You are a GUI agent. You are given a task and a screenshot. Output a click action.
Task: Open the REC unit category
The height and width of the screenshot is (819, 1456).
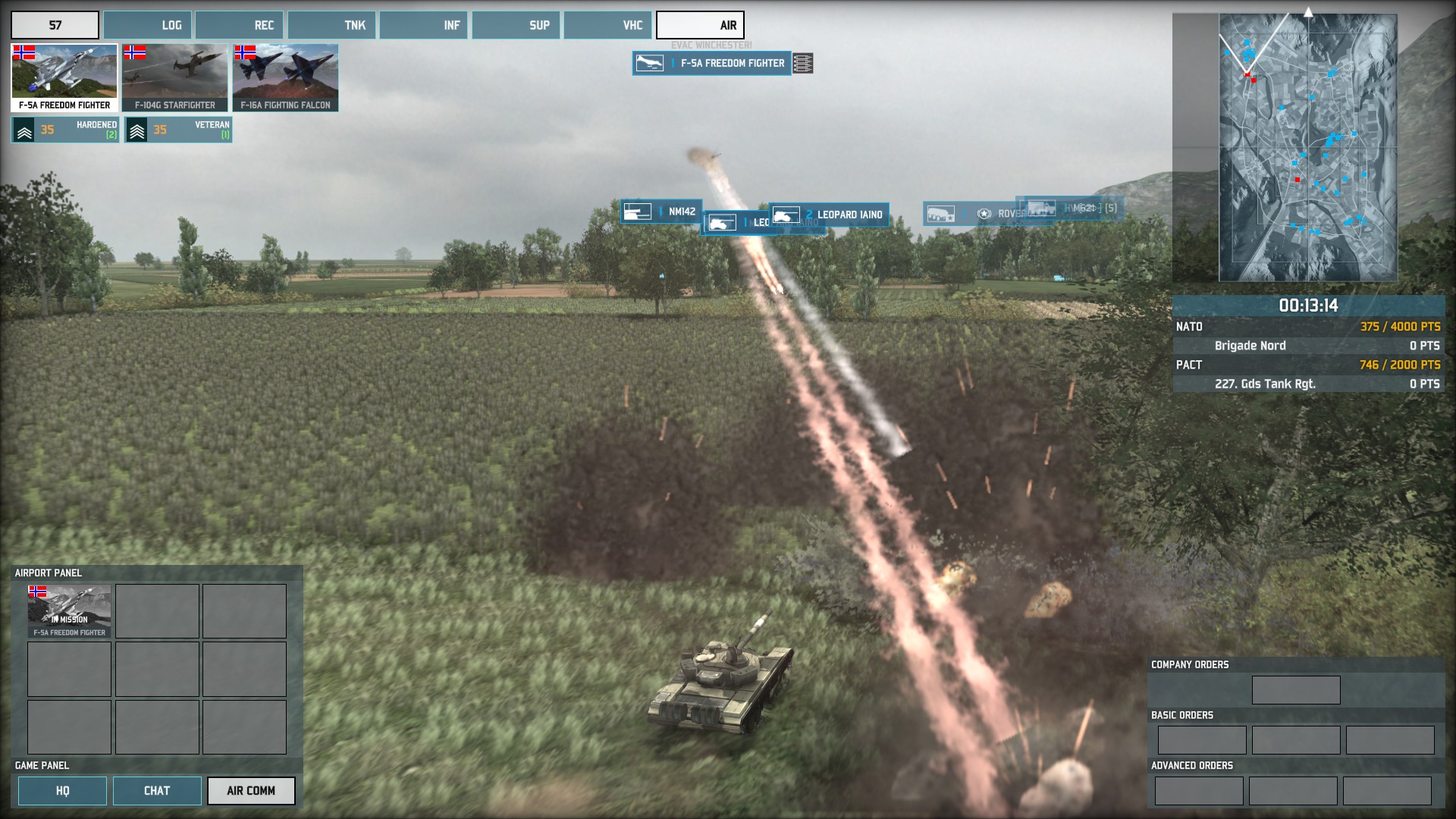click(240, 25)
